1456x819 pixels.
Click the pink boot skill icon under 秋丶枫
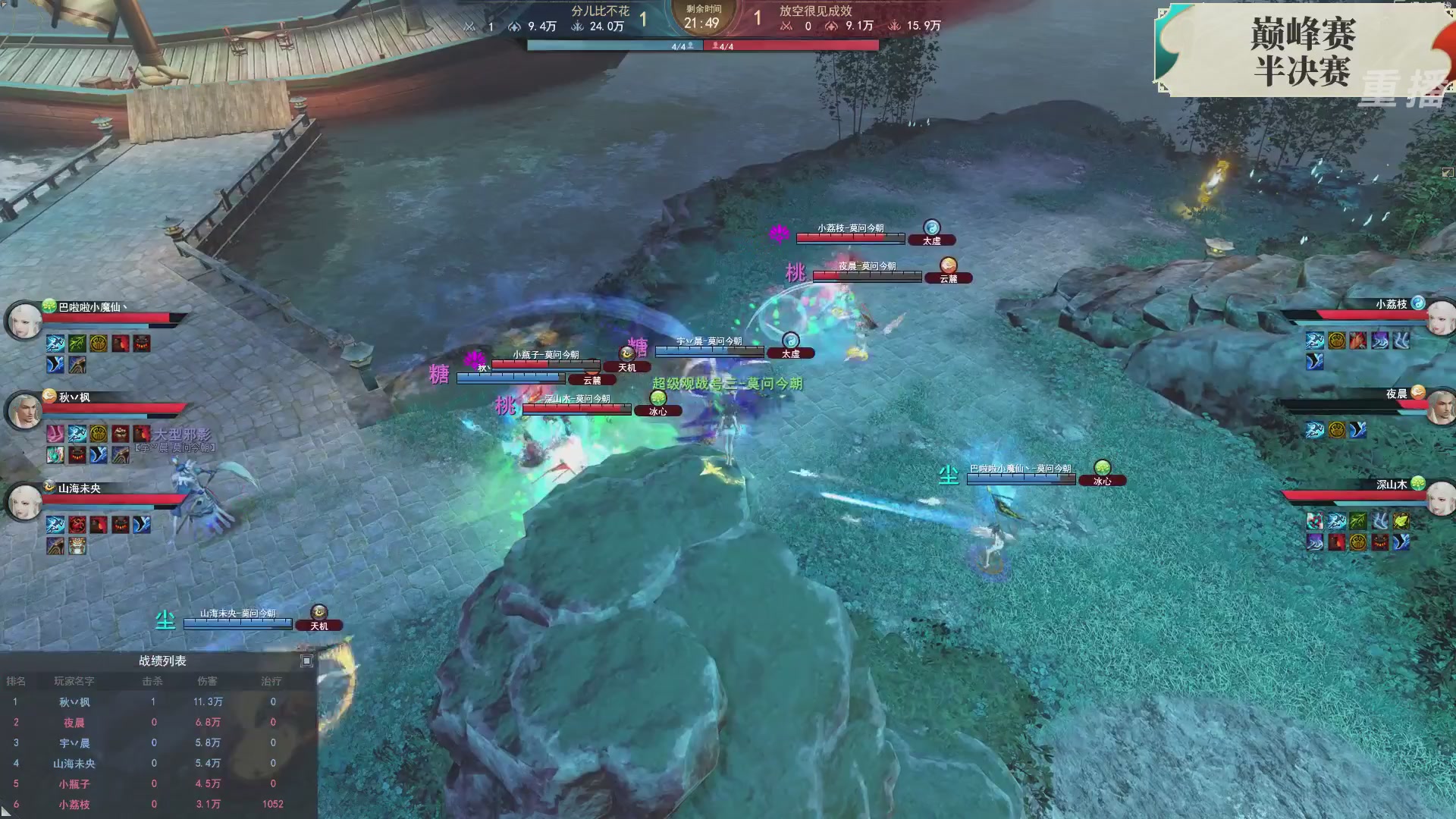pos(54,434)
